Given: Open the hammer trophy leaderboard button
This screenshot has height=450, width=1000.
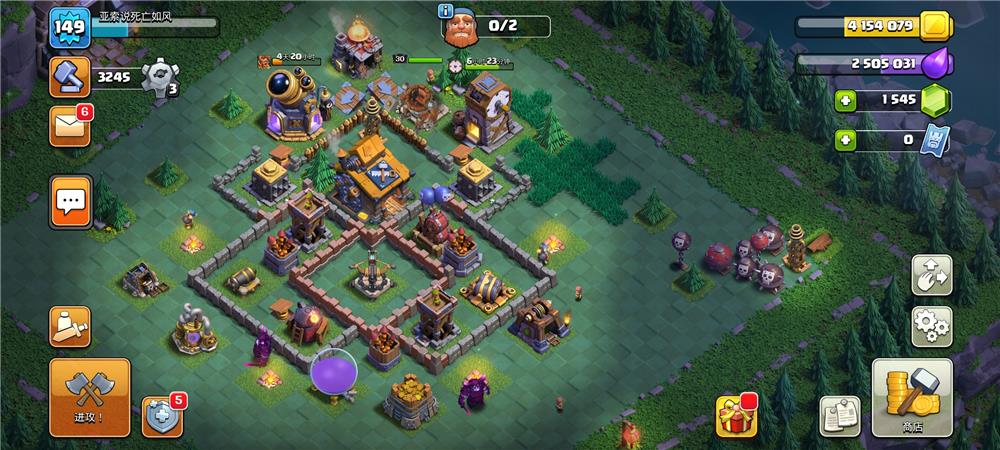Looking at the screenshot, I should tap(70, 75).
